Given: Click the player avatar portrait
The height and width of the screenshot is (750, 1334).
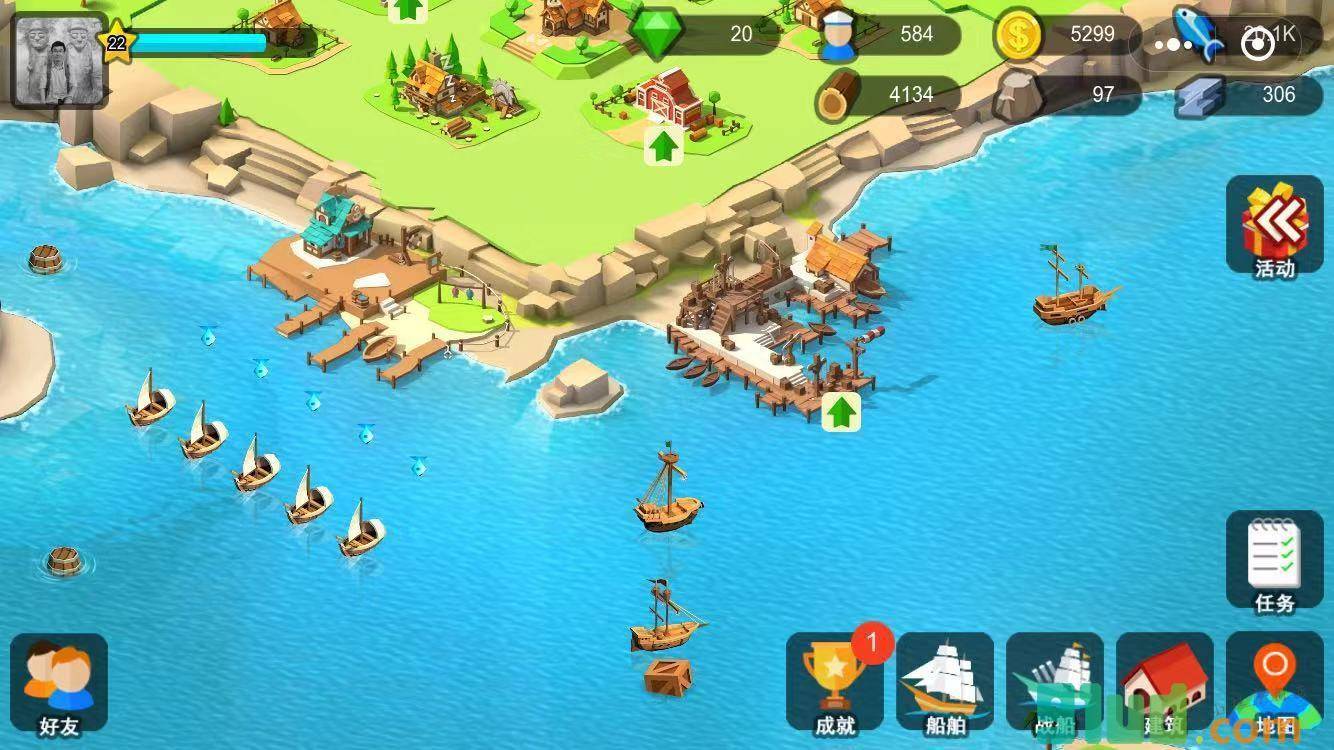Looking at the screenshot, I should point(58,60).
